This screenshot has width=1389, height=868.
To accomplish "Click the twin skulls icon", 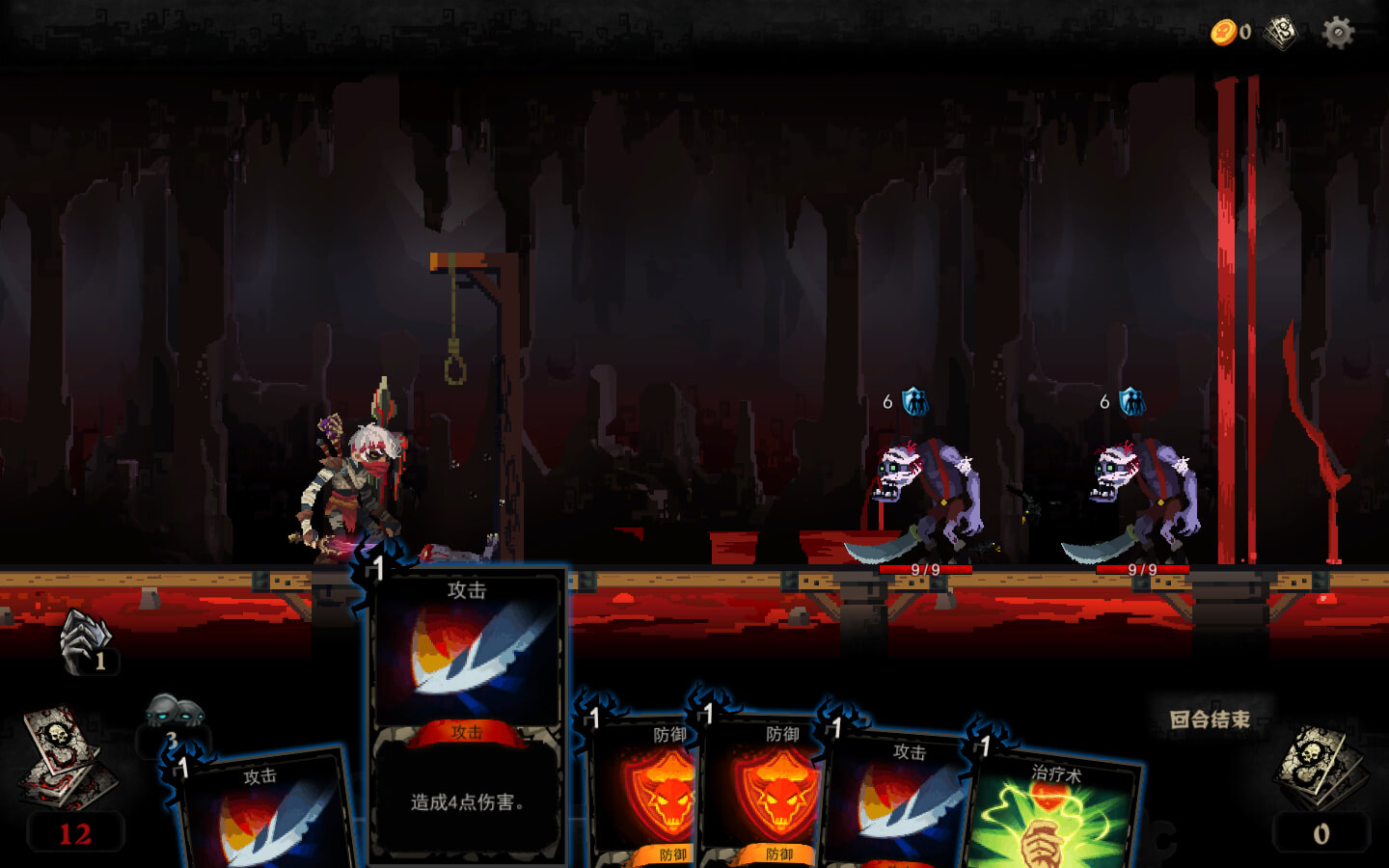I will click(x=174, y=715).
